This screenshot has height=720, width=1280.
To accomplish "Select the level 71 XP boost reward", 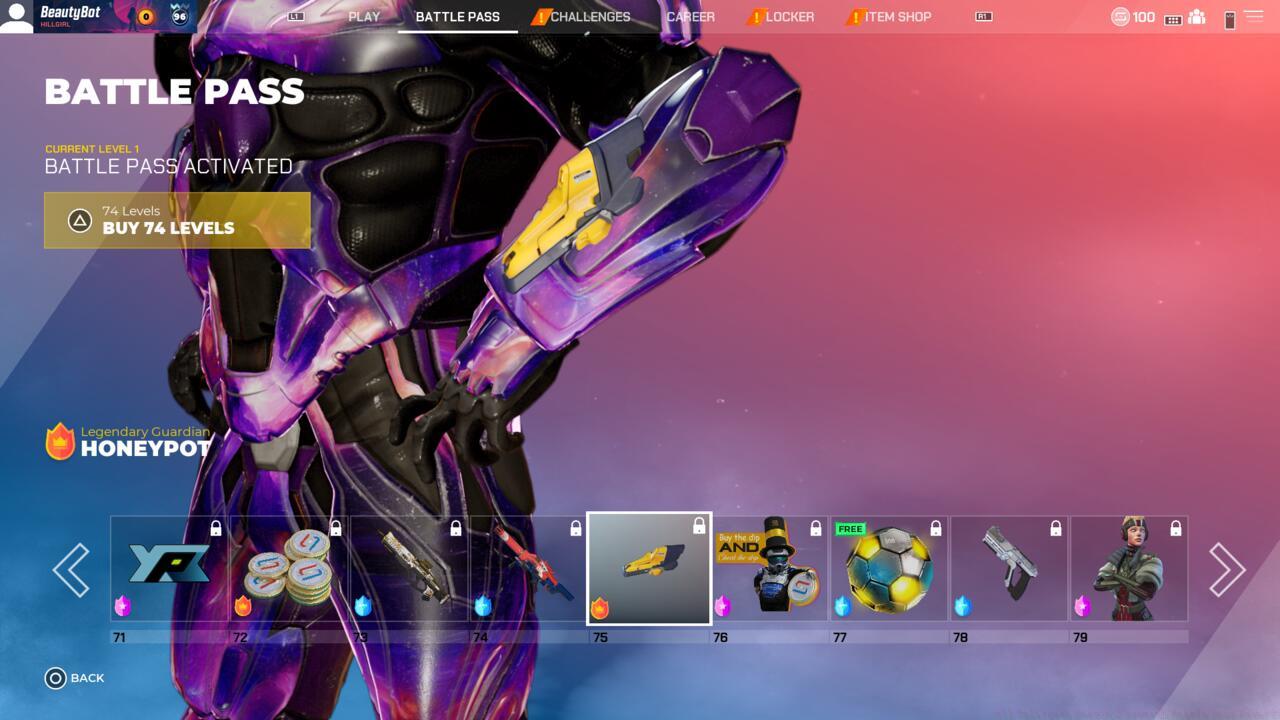I will click(x=169, y=569).
